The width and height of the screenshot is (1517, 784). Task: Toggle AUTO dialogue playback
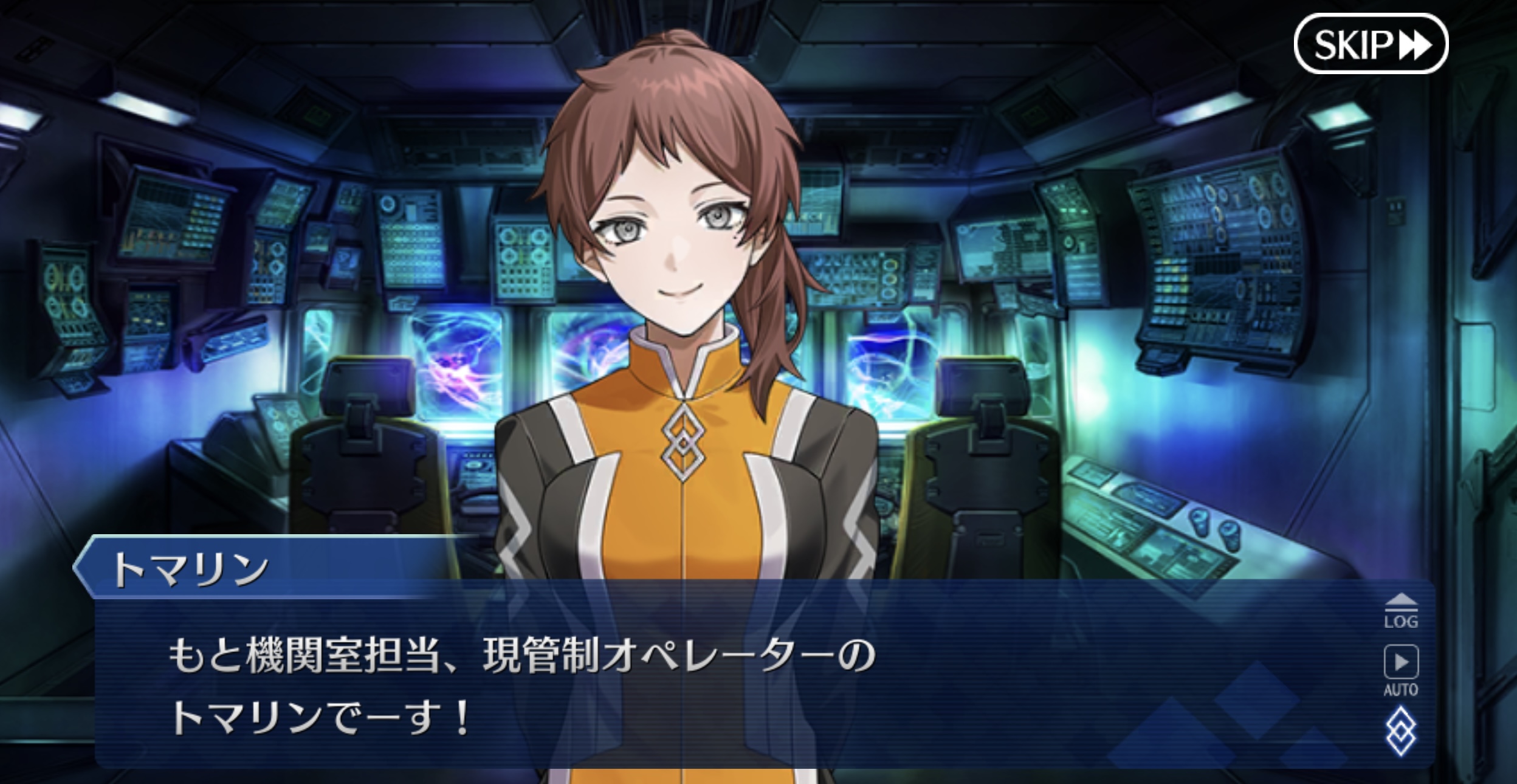tap(1401, 670)
